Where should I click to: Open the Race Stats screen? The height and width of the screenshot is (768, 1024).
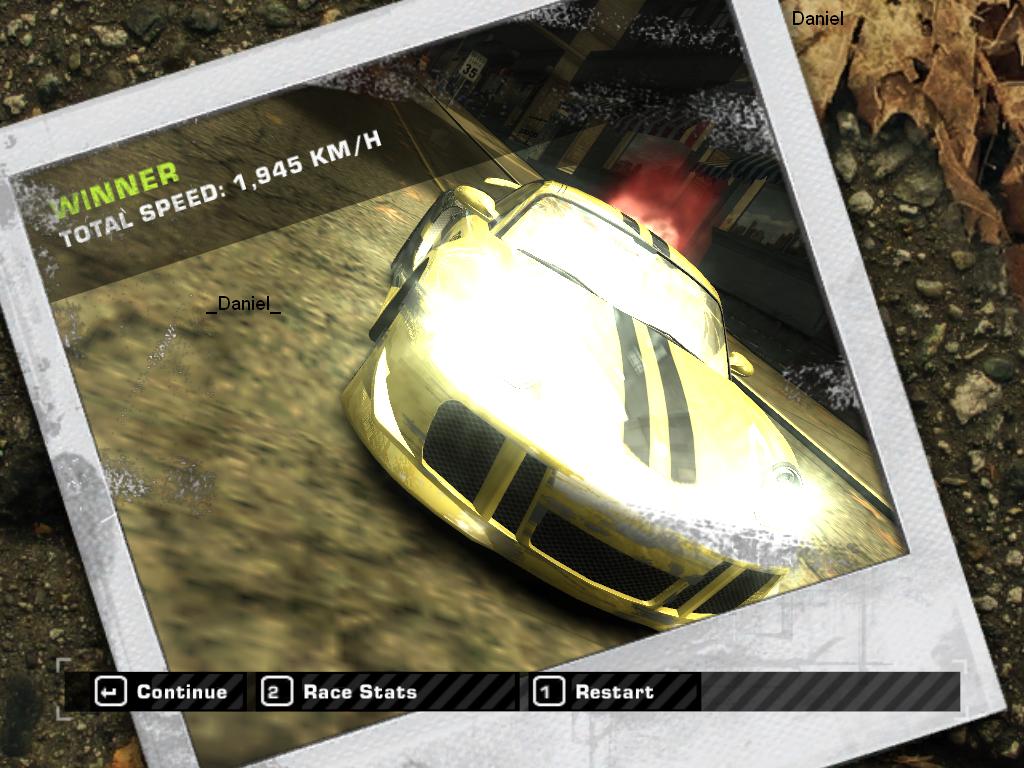point(340,692)
